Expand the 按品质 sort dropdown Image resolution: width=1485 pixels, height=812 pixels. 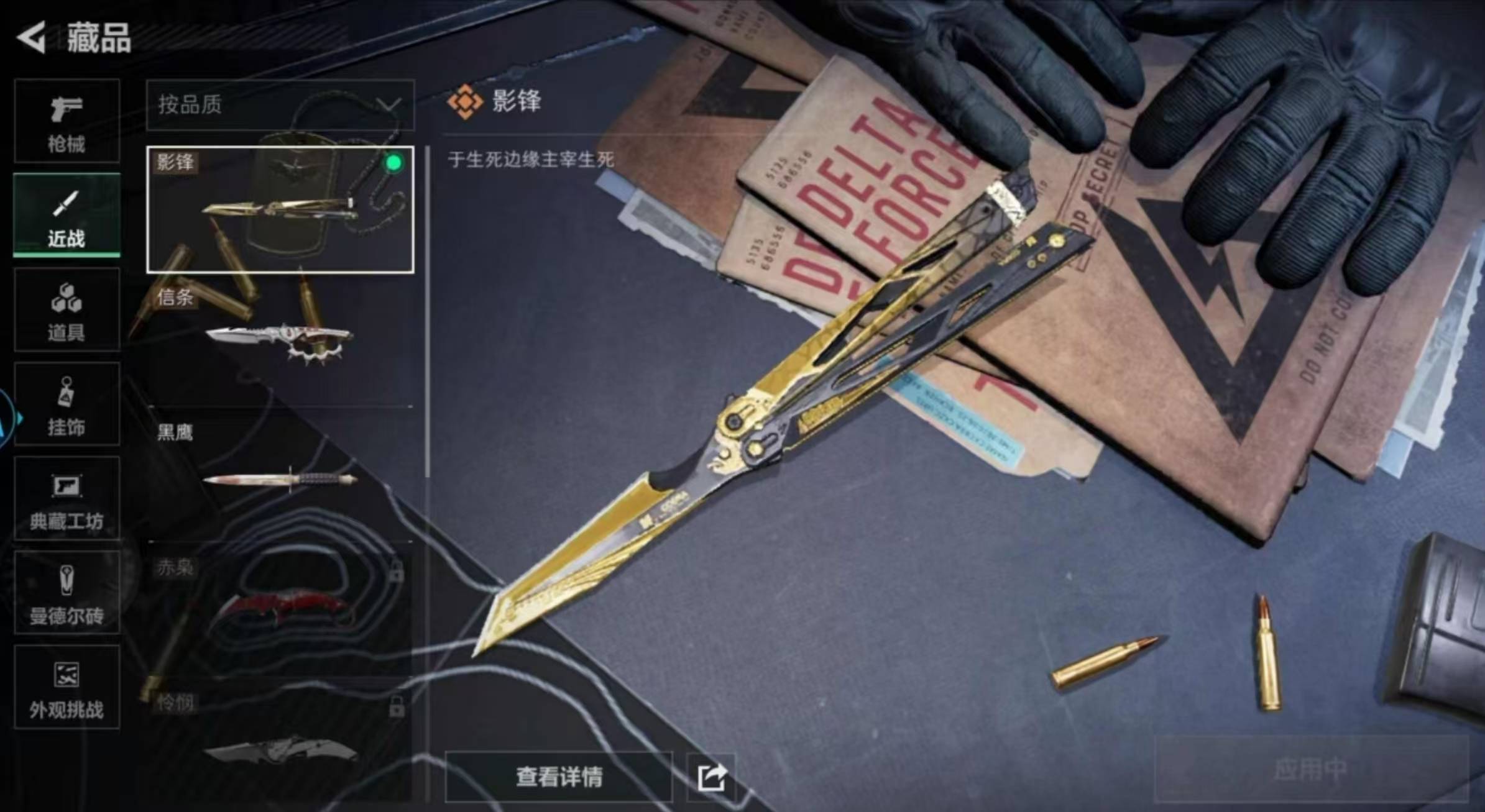[280, 105]
